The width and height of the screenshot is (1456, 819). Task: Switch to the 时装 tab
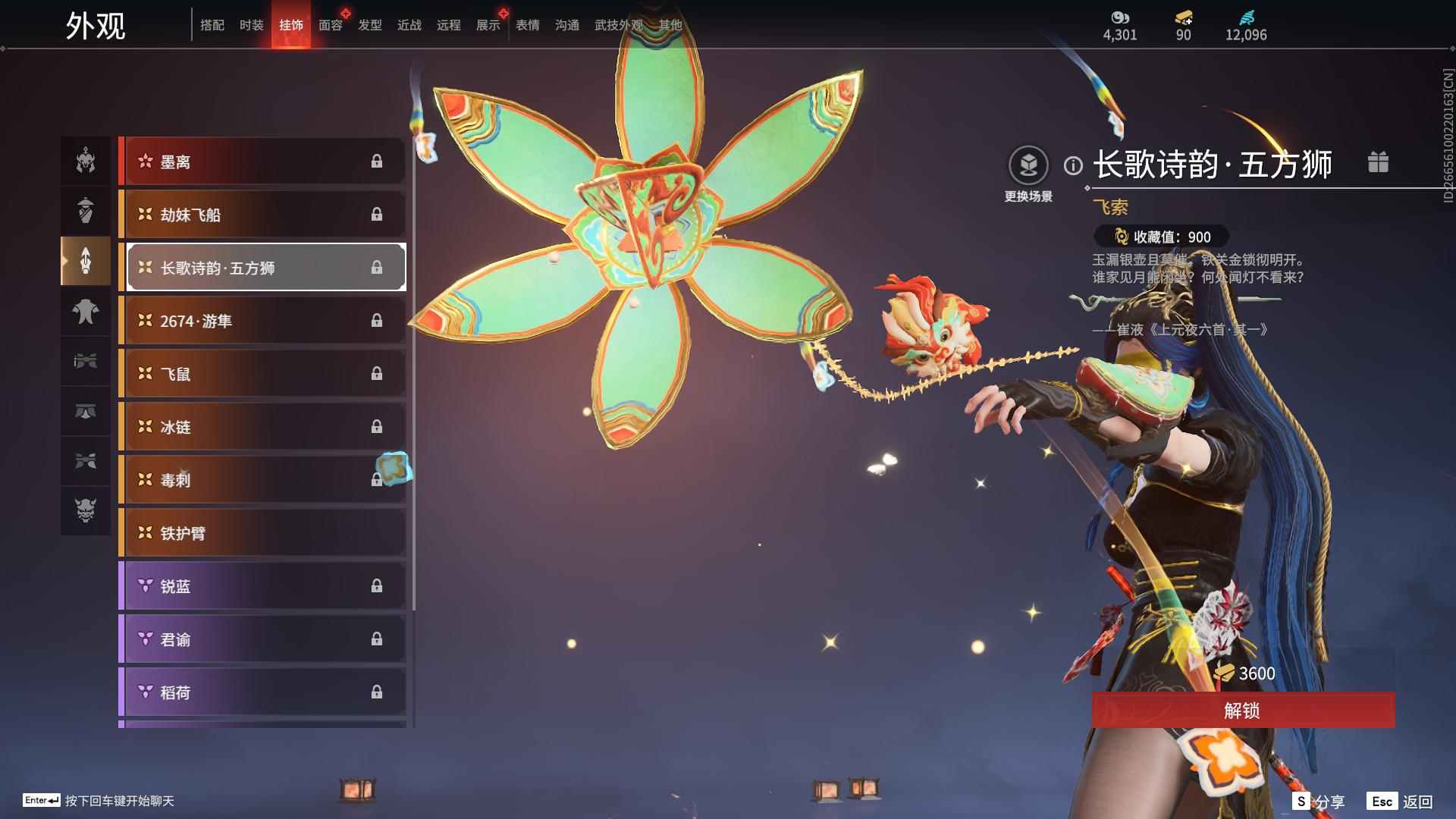(251, 25)
